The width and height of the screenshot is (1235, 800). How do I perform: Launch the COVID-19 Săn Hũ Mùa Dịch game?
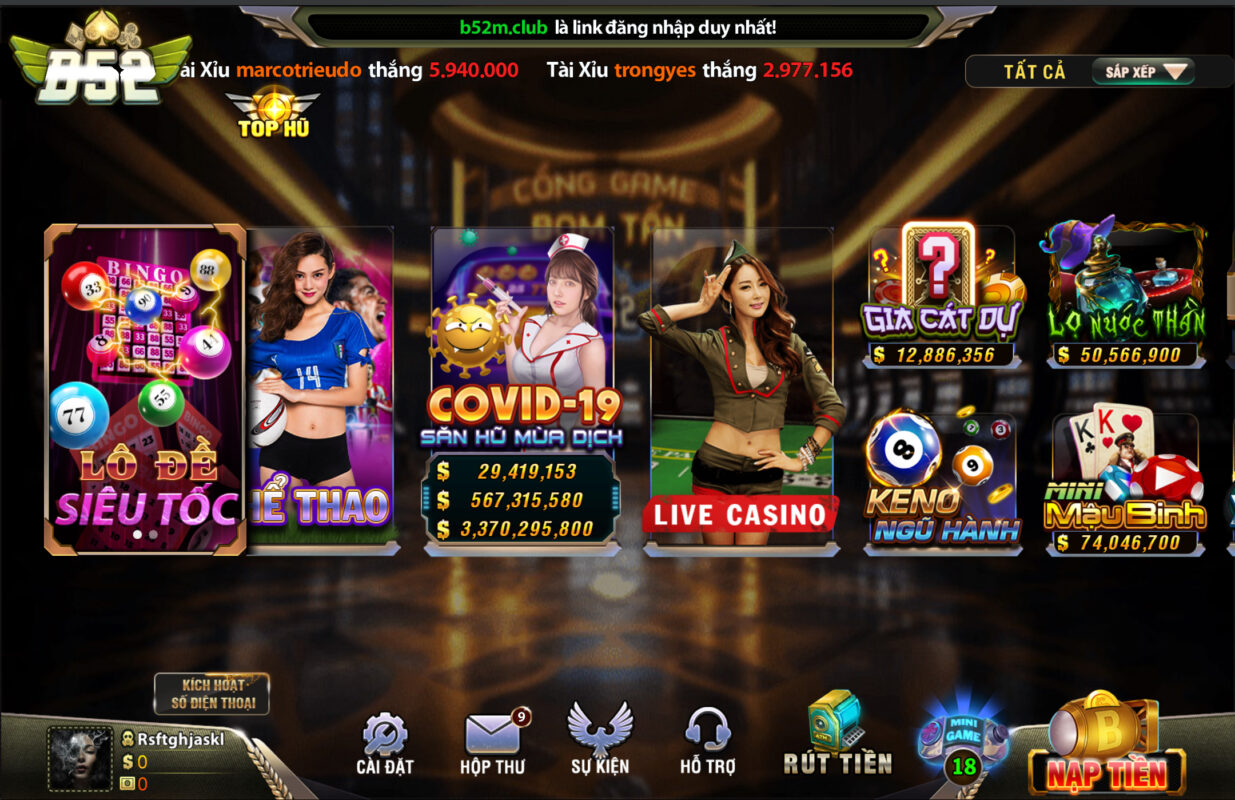(523, 388)
